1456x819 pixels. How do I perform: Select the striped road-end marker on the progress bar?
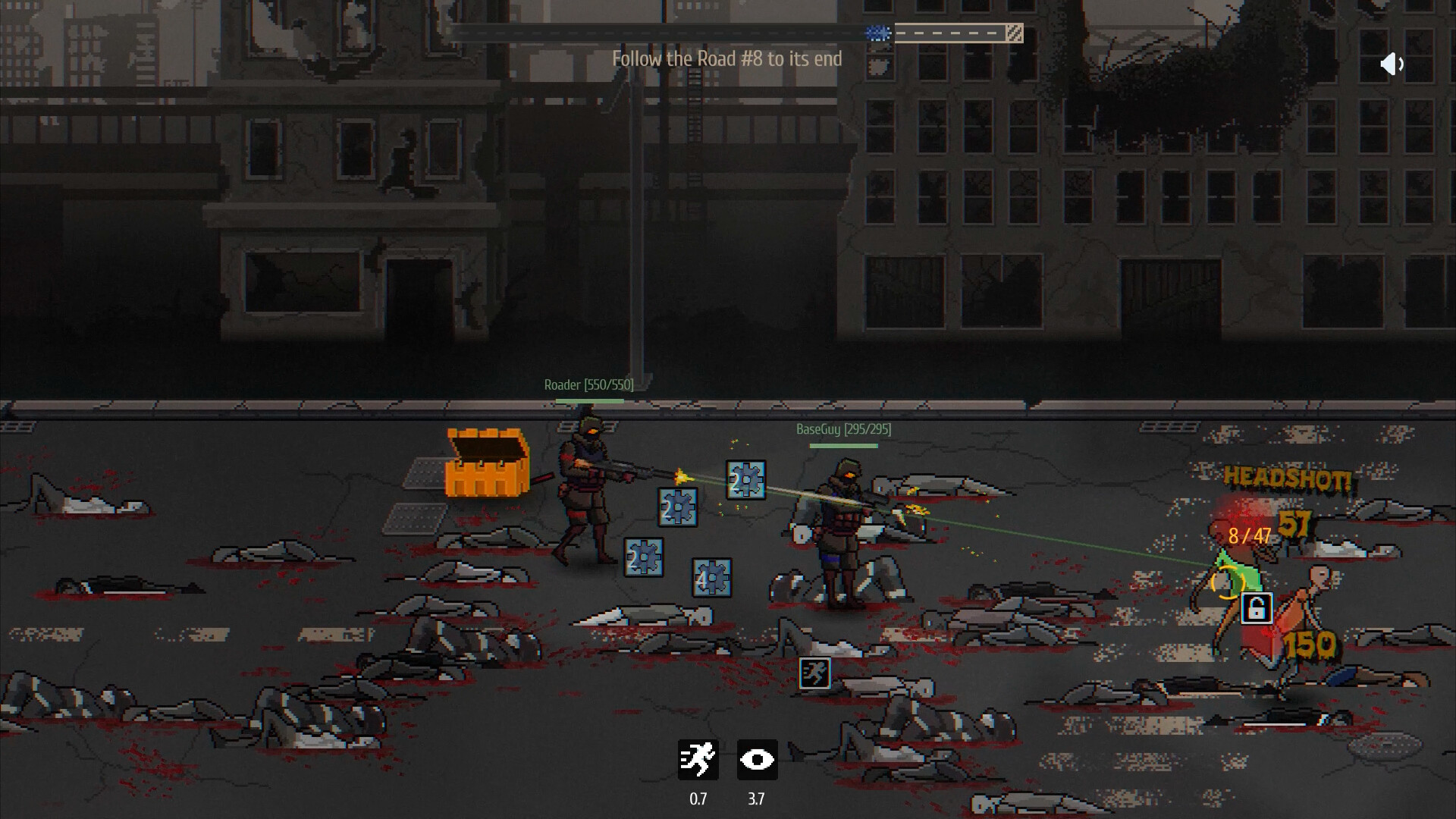1014,33
